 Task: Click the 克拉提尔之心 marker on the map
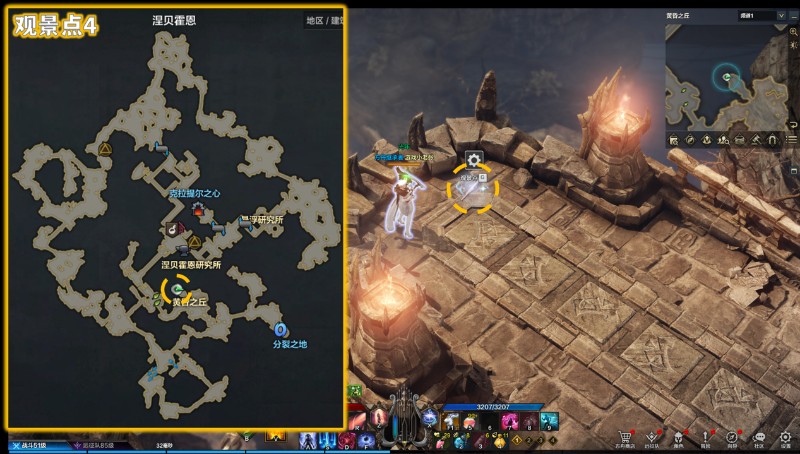click(x=197, y=193)
